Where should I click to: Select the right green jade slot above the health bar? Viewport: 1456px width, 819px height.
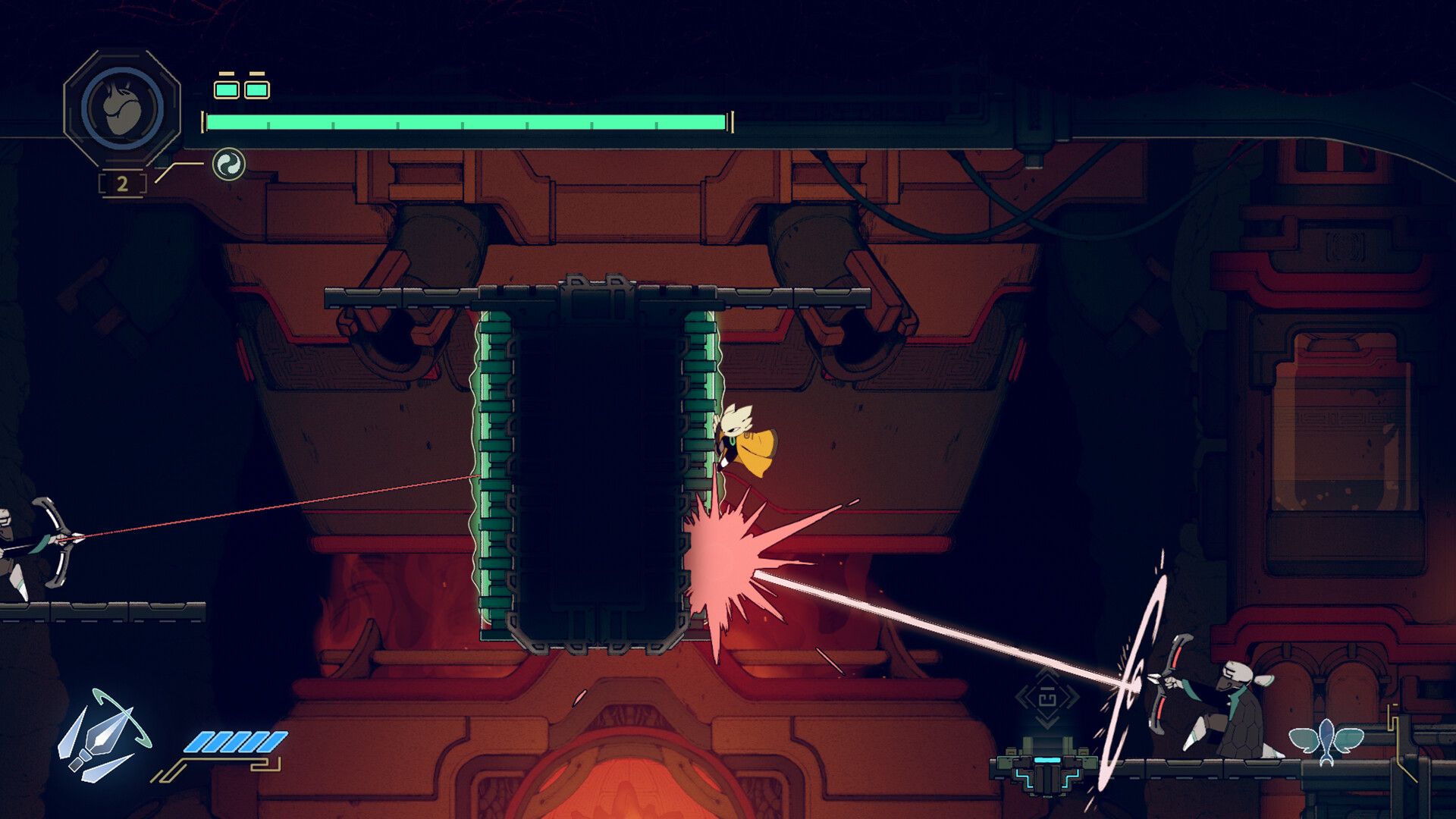[256, 89]
